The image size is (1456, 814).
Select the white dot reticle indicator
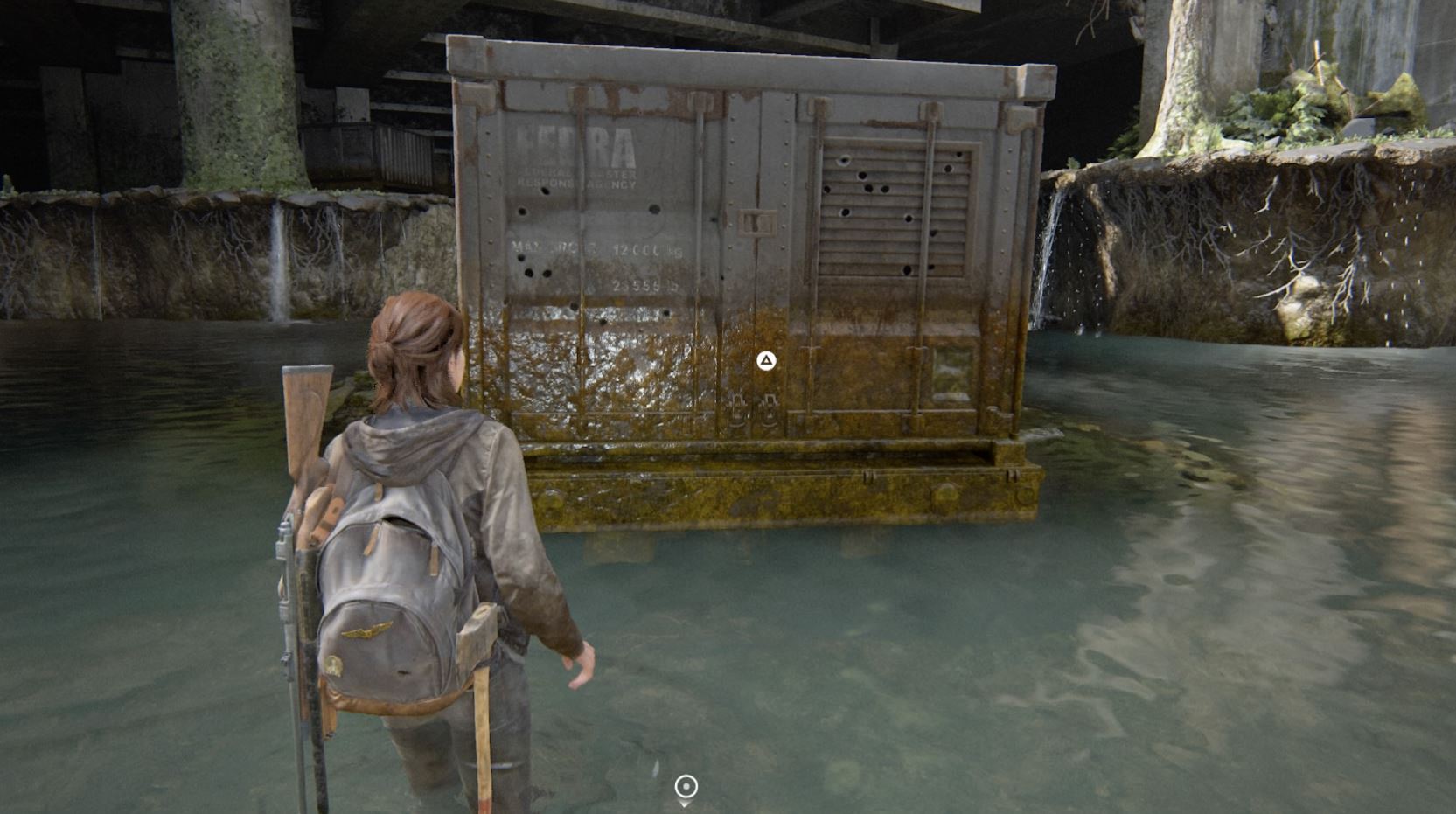(x=685, y=786)
